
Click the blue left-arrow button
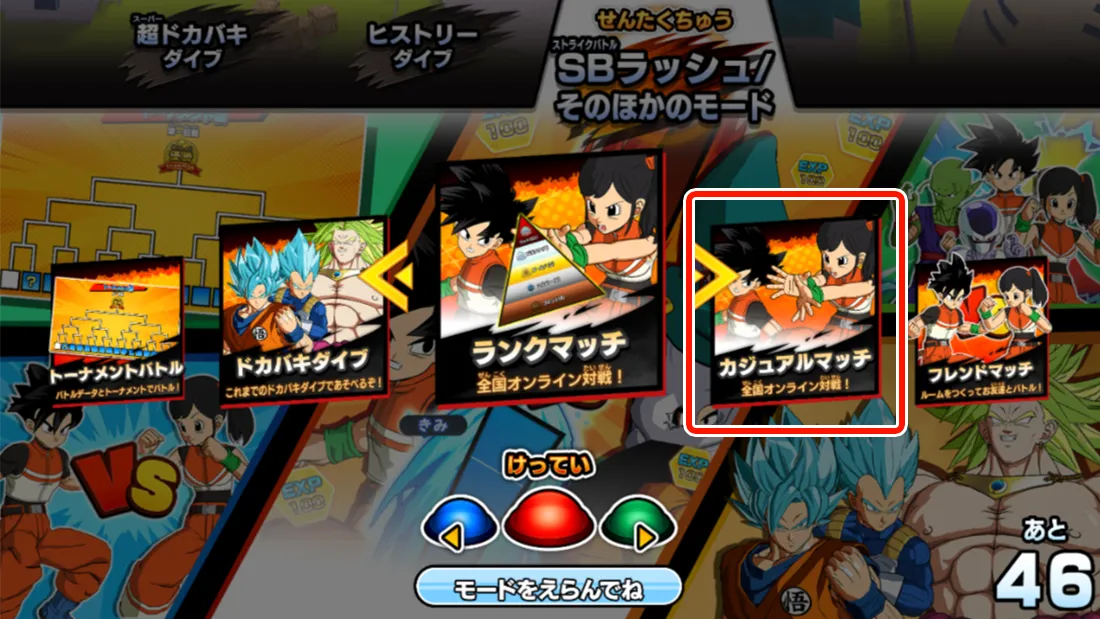(x=459, y=525)
